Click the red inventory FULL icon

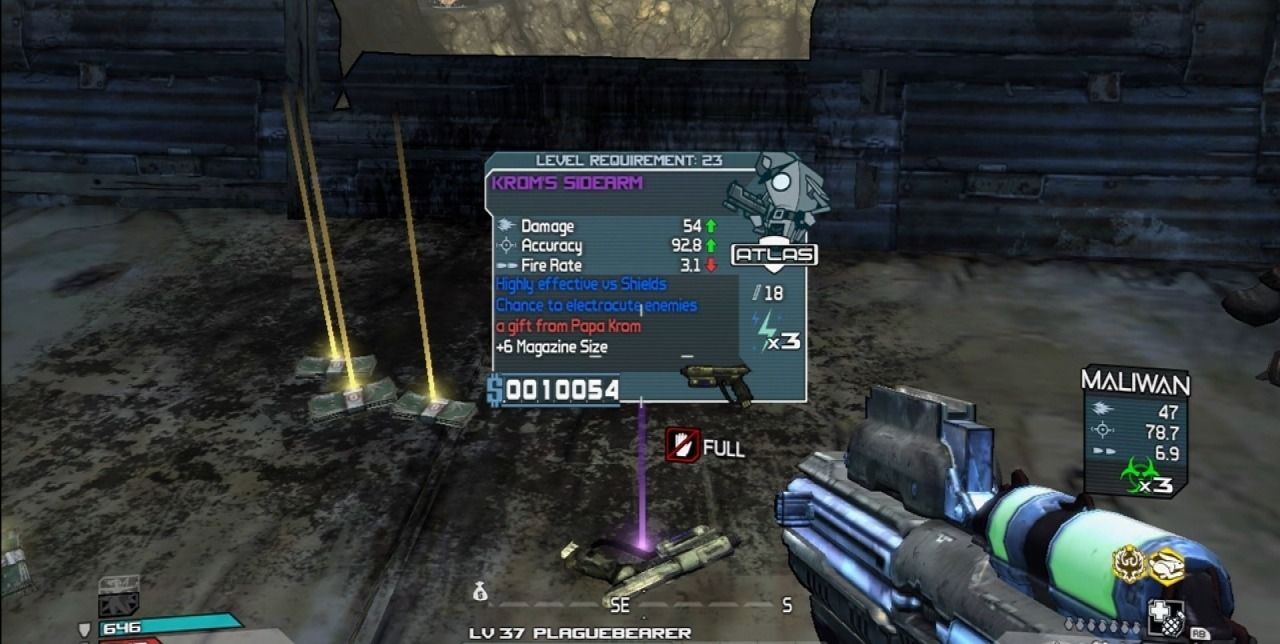tap(682, 446)
